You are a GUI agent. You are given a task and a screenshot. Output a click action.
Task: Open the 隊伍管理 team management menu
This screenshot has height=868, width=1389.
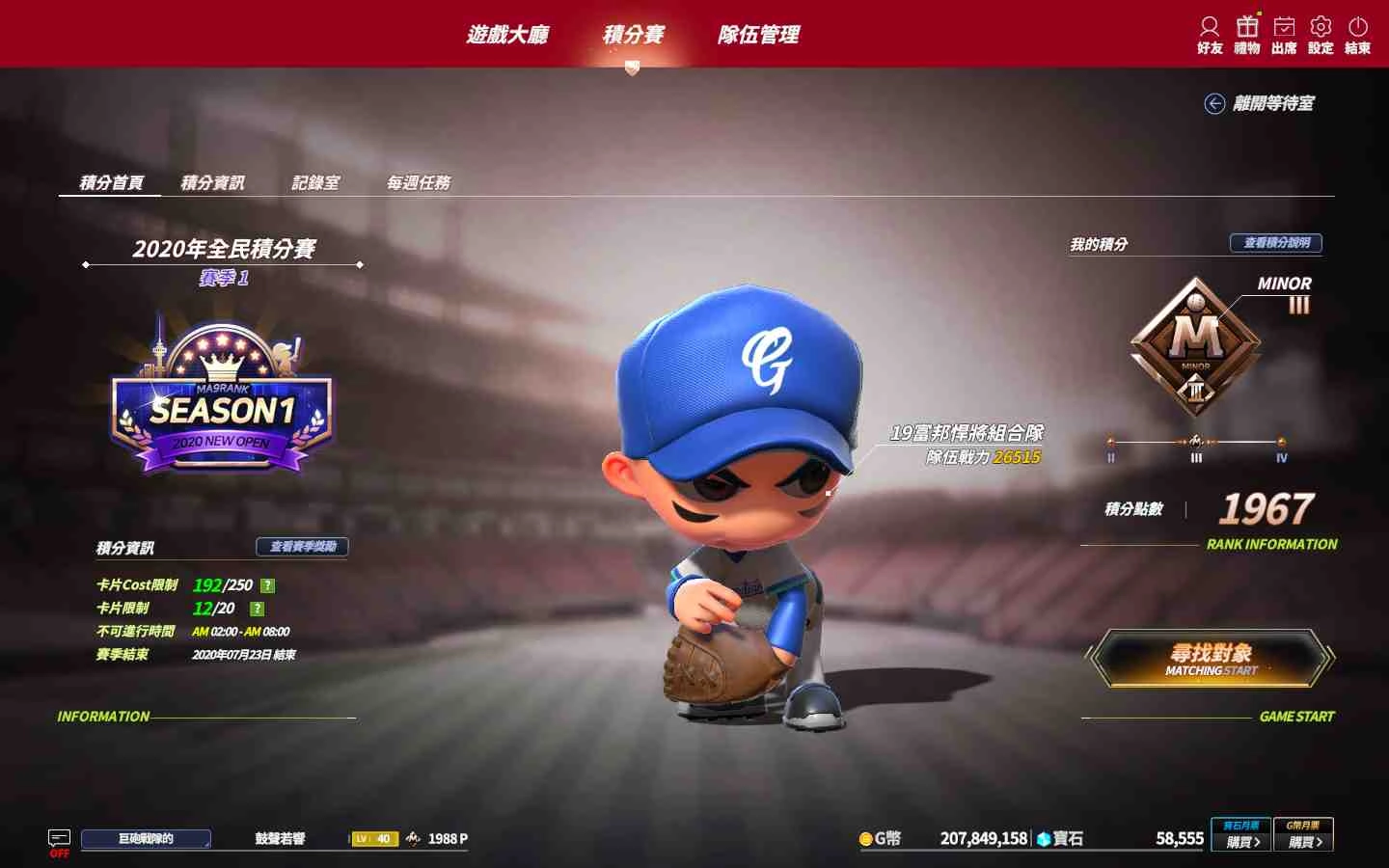[762, 34]
